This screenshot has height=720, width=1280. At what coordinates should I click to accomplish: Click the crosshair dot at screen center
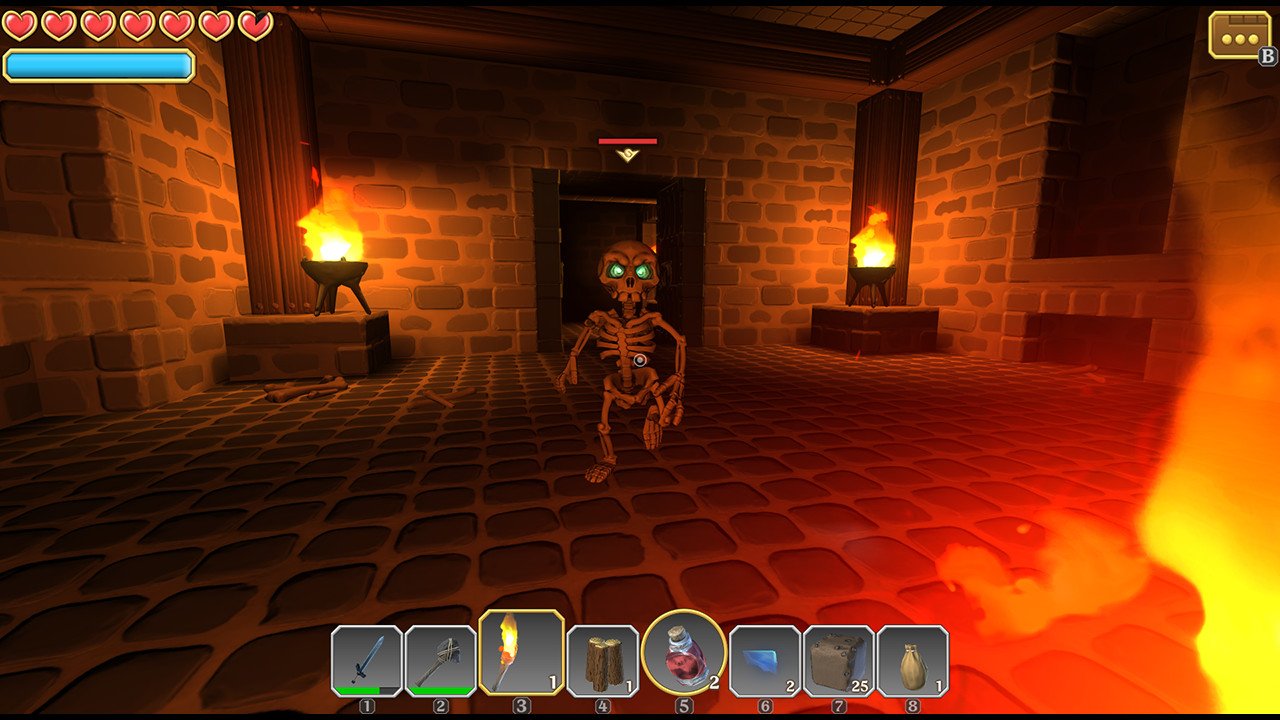(x=640, y=360)
